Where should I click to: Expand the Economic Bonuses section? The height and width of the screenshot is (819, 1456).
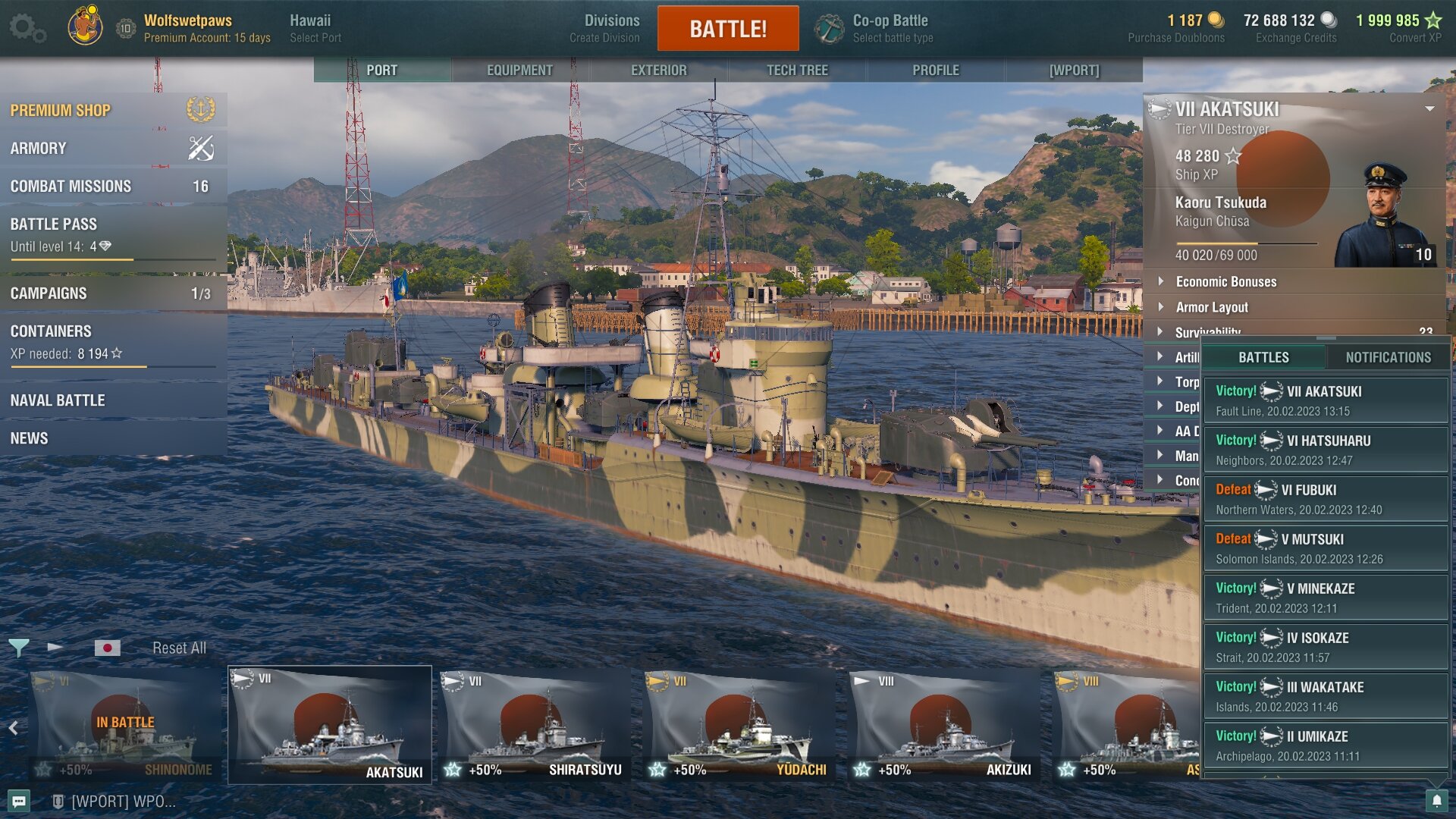click(x=1225, y=282)
